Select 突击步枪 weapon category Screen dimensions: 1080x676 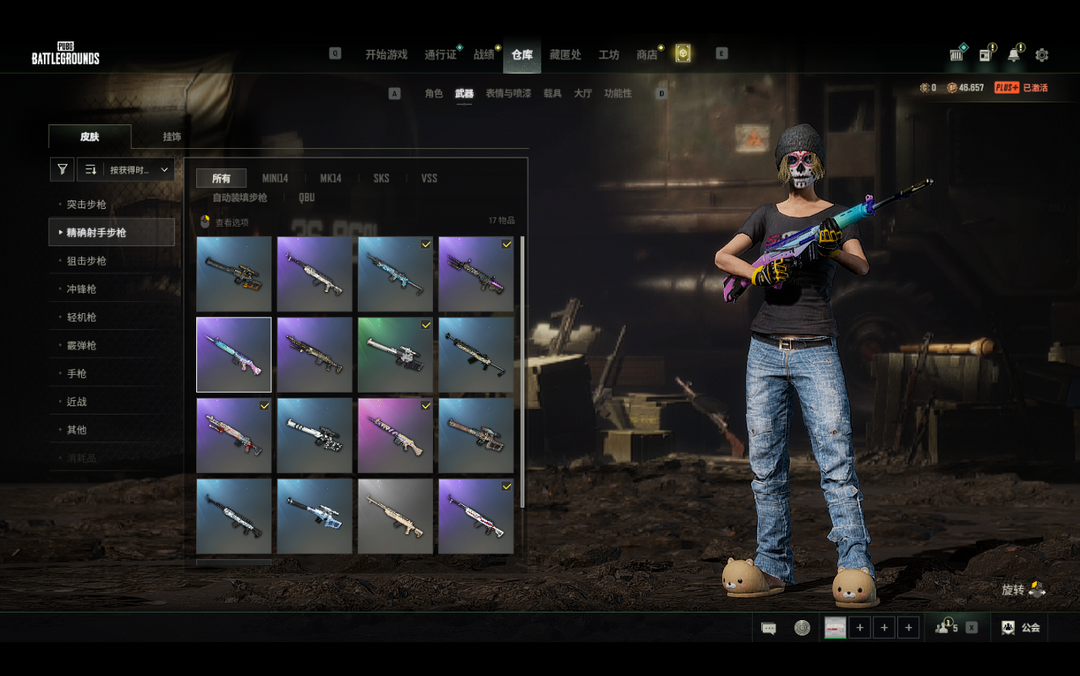86,205
